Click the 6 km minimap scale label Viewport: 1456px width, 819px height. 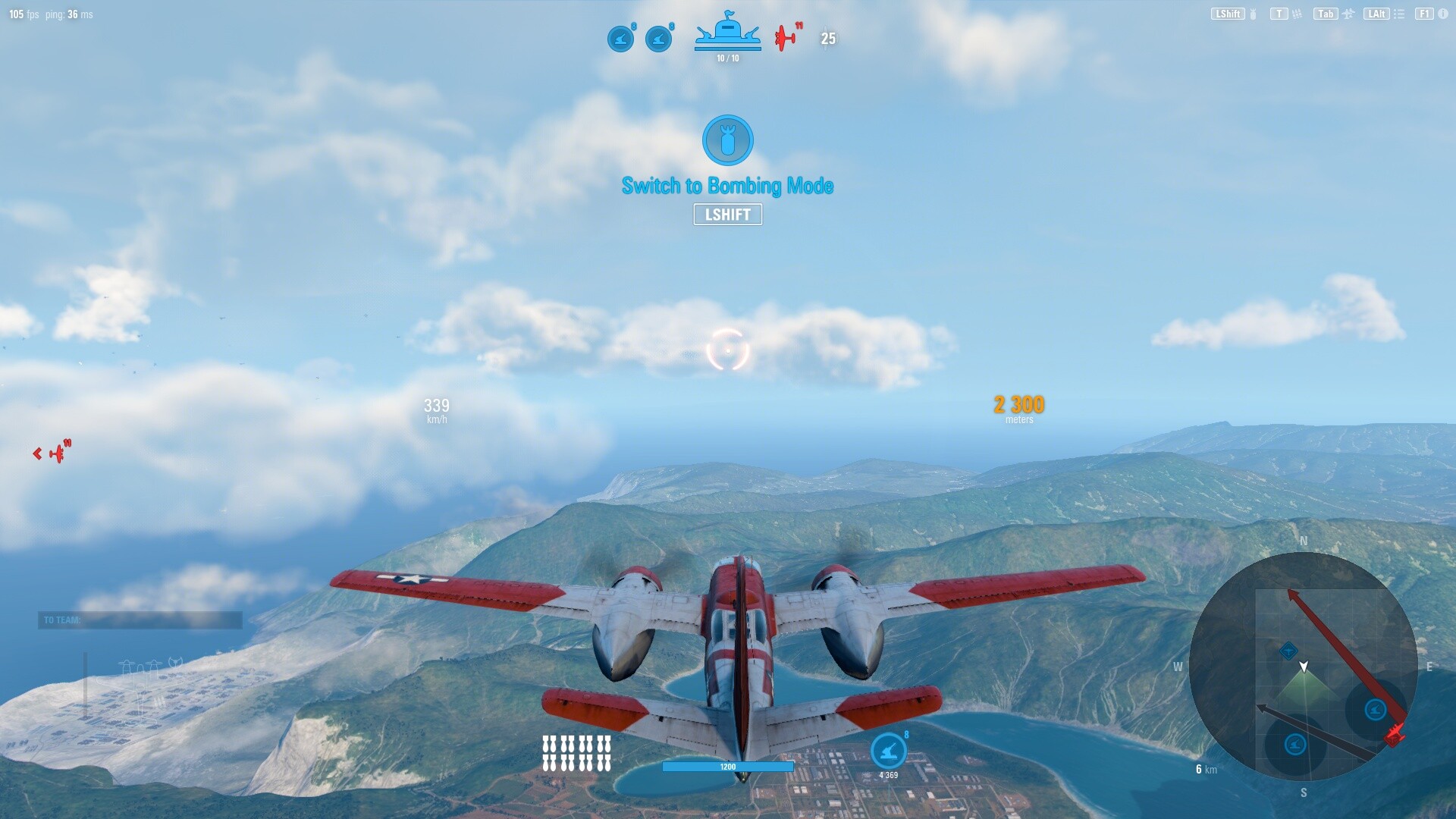(x=1205, y=769)
